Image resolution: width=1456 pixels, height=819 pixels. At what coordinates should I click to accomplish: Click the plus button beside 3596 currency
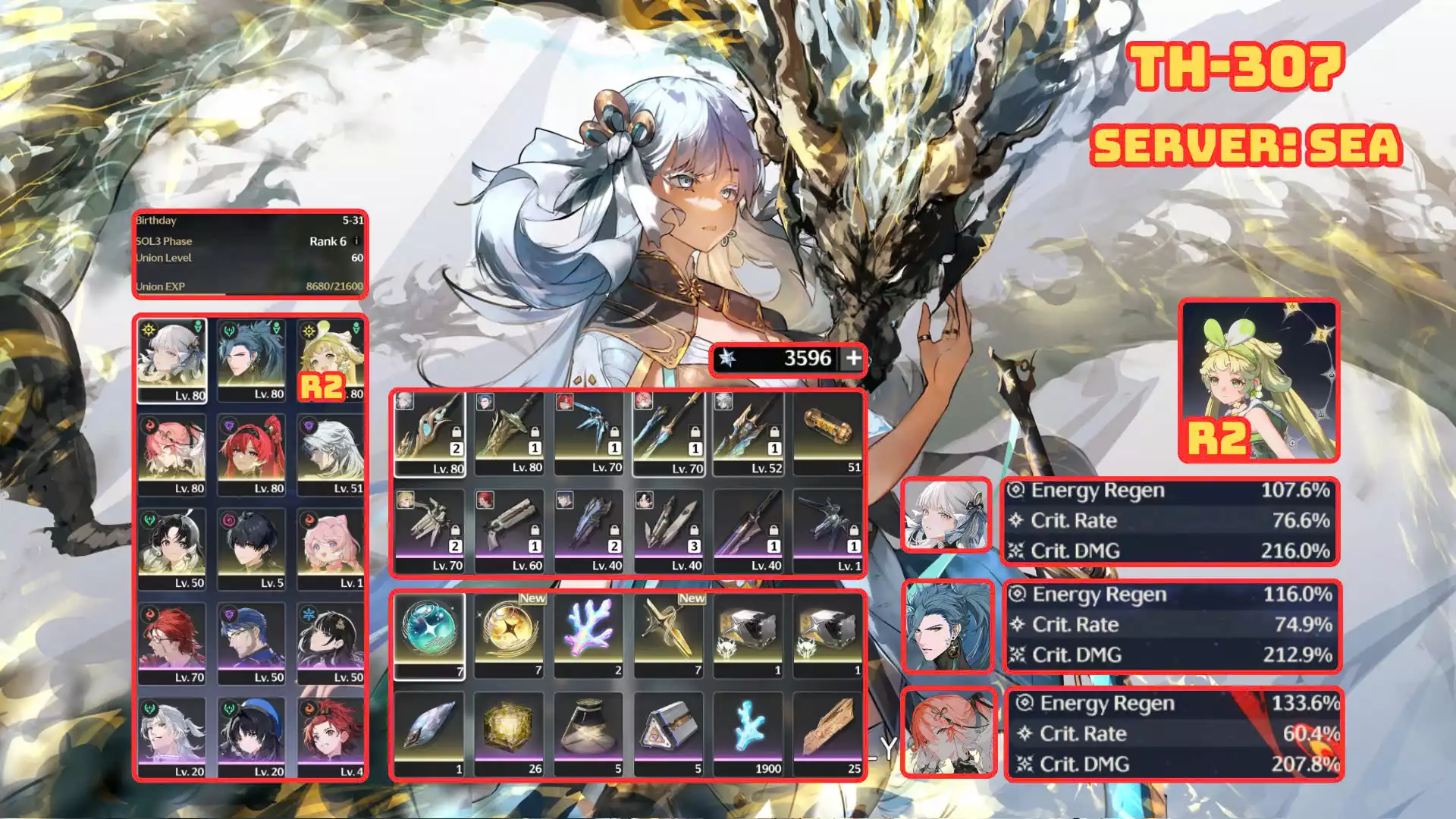[853, 358]
